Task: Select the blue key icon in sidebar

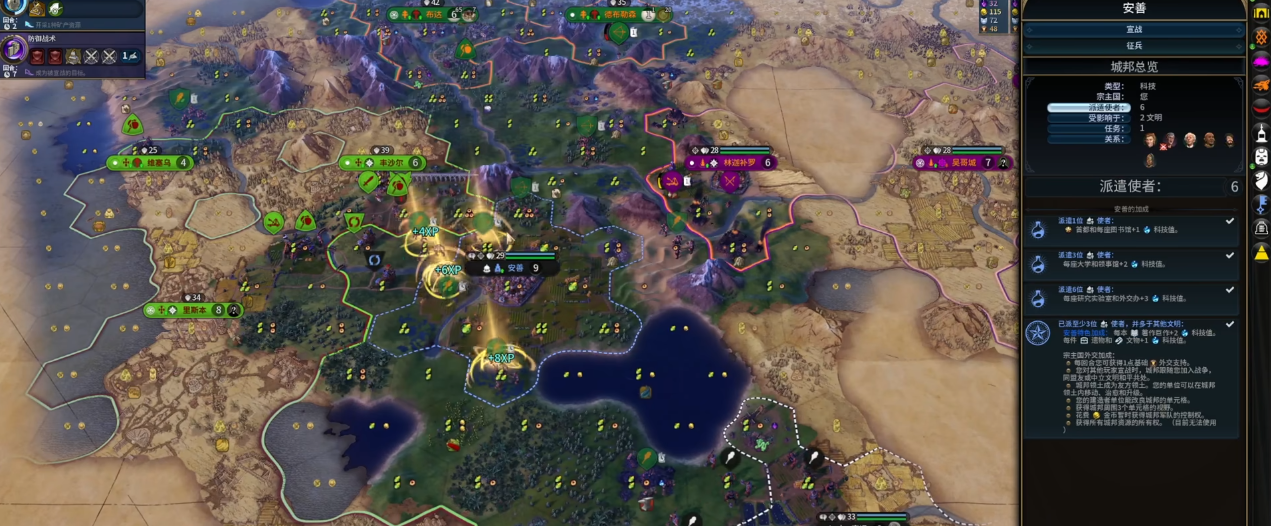Action: point(1261,204)
